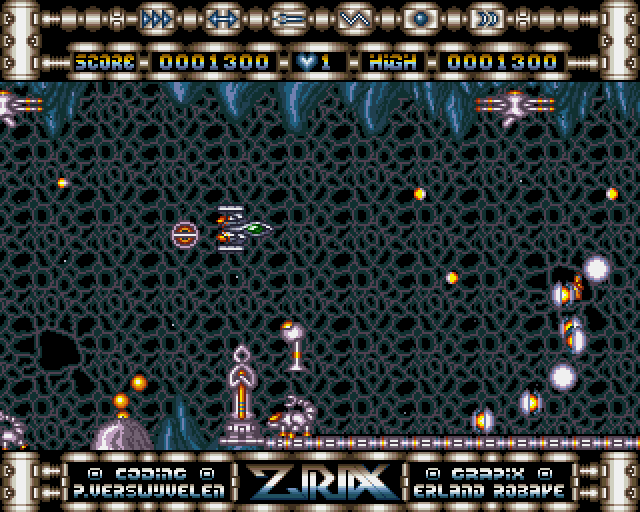
Task: Select the round orb power-up icon
Action: (x=419, y=19)
